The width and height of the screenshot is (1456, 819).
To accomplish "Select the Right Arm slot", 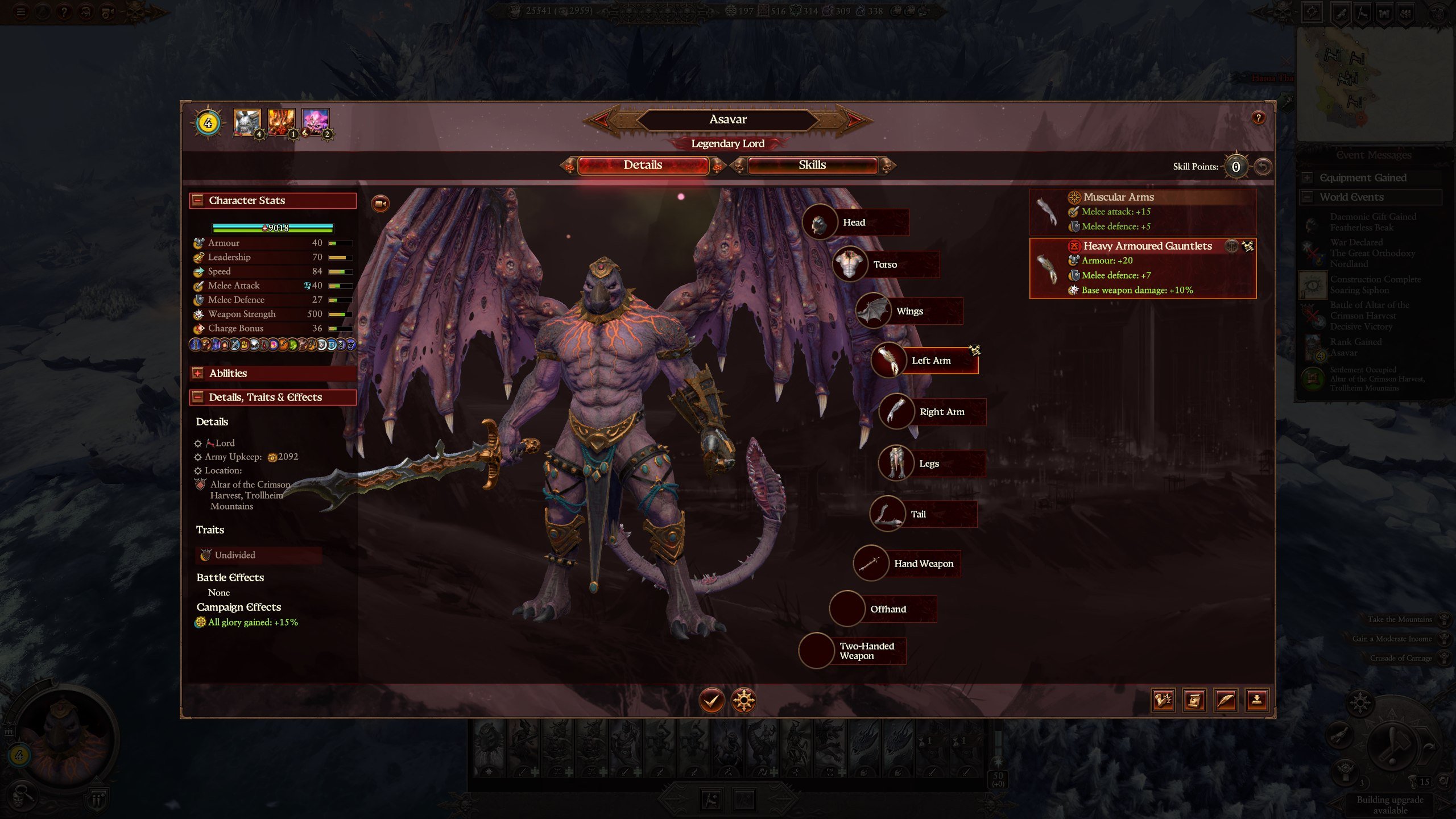I will (x=941, y=412).
